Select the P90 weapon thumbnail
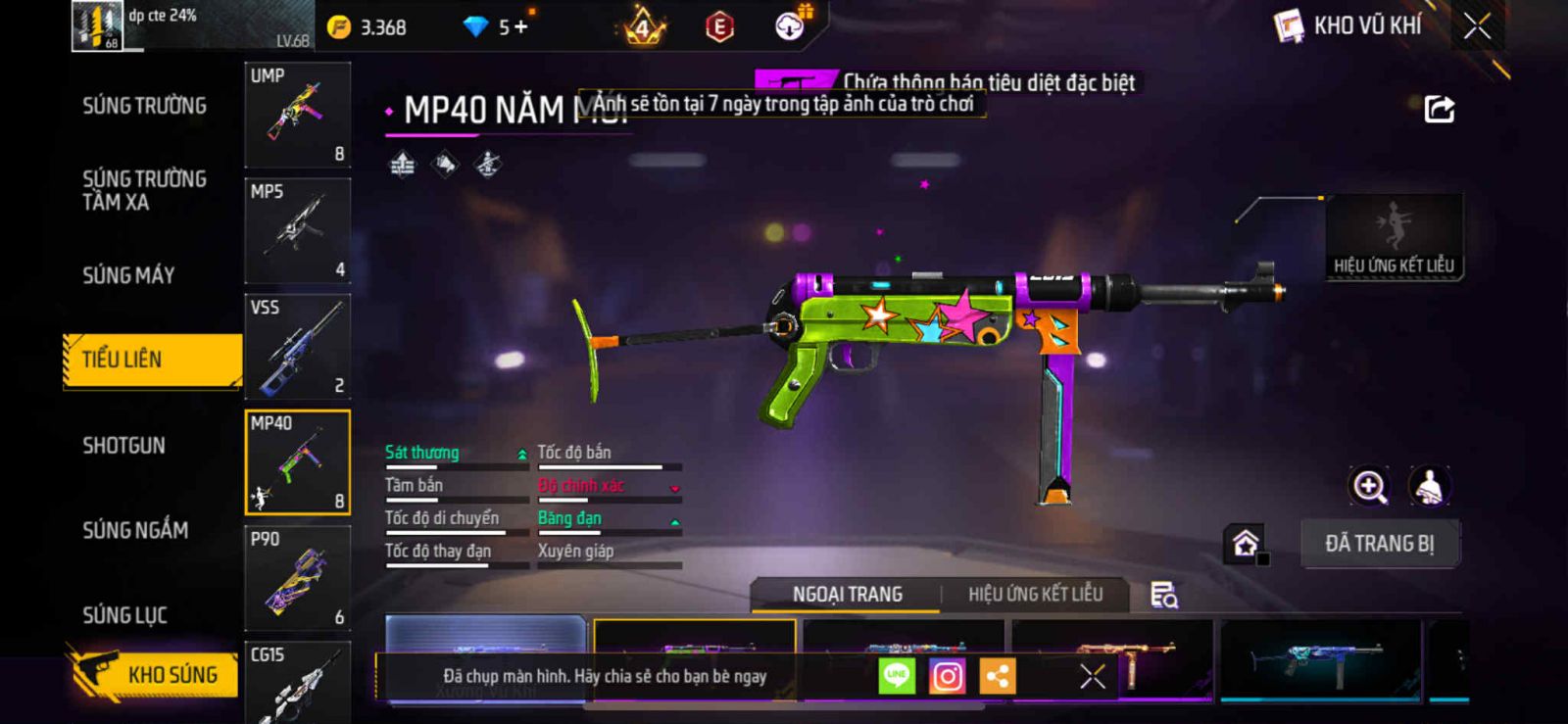This screenshot has height=724, width=1568. tap(298, 578)
